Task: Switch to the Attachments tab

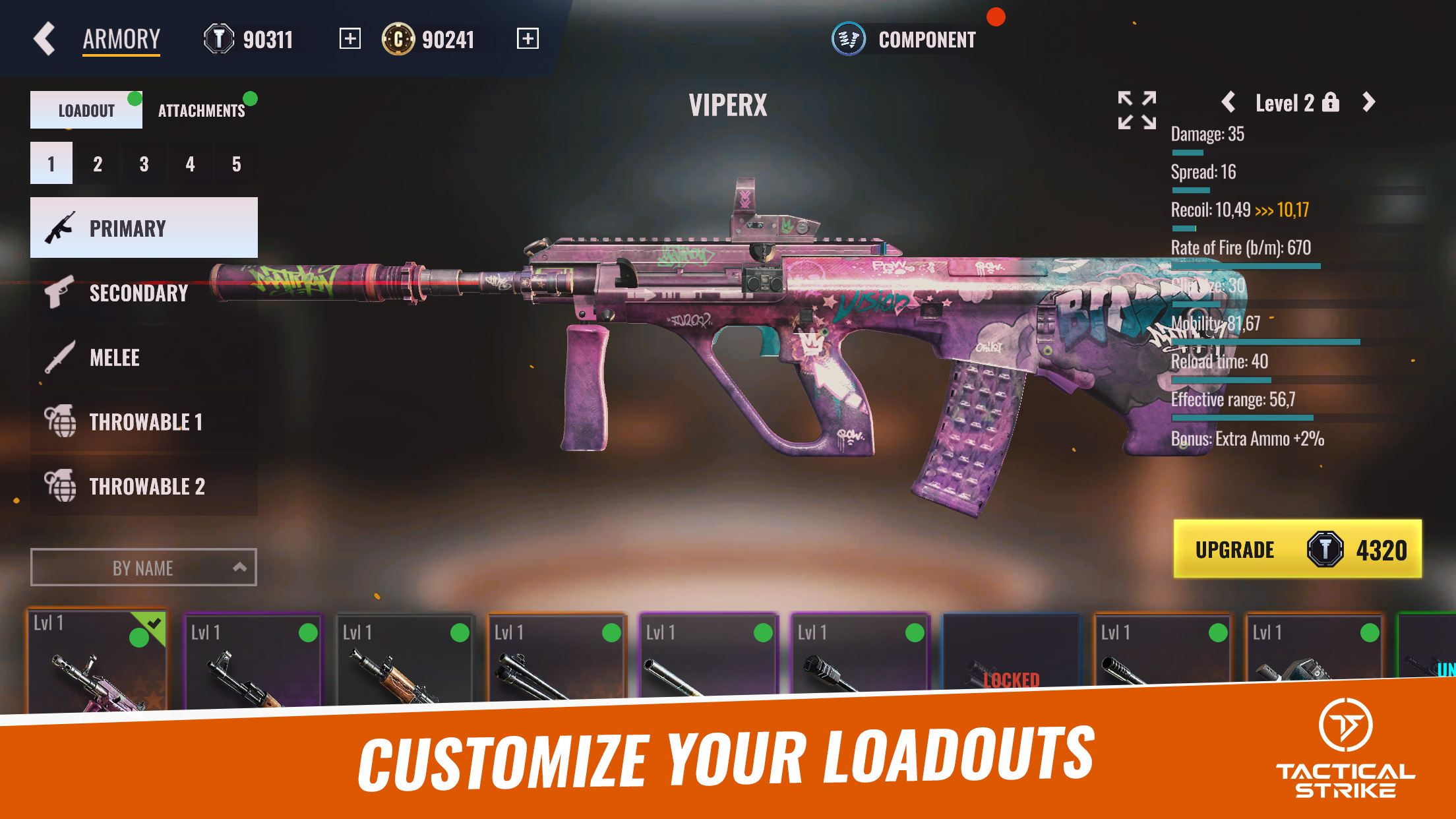Action: pyautogui.click(x=201, y=109)
